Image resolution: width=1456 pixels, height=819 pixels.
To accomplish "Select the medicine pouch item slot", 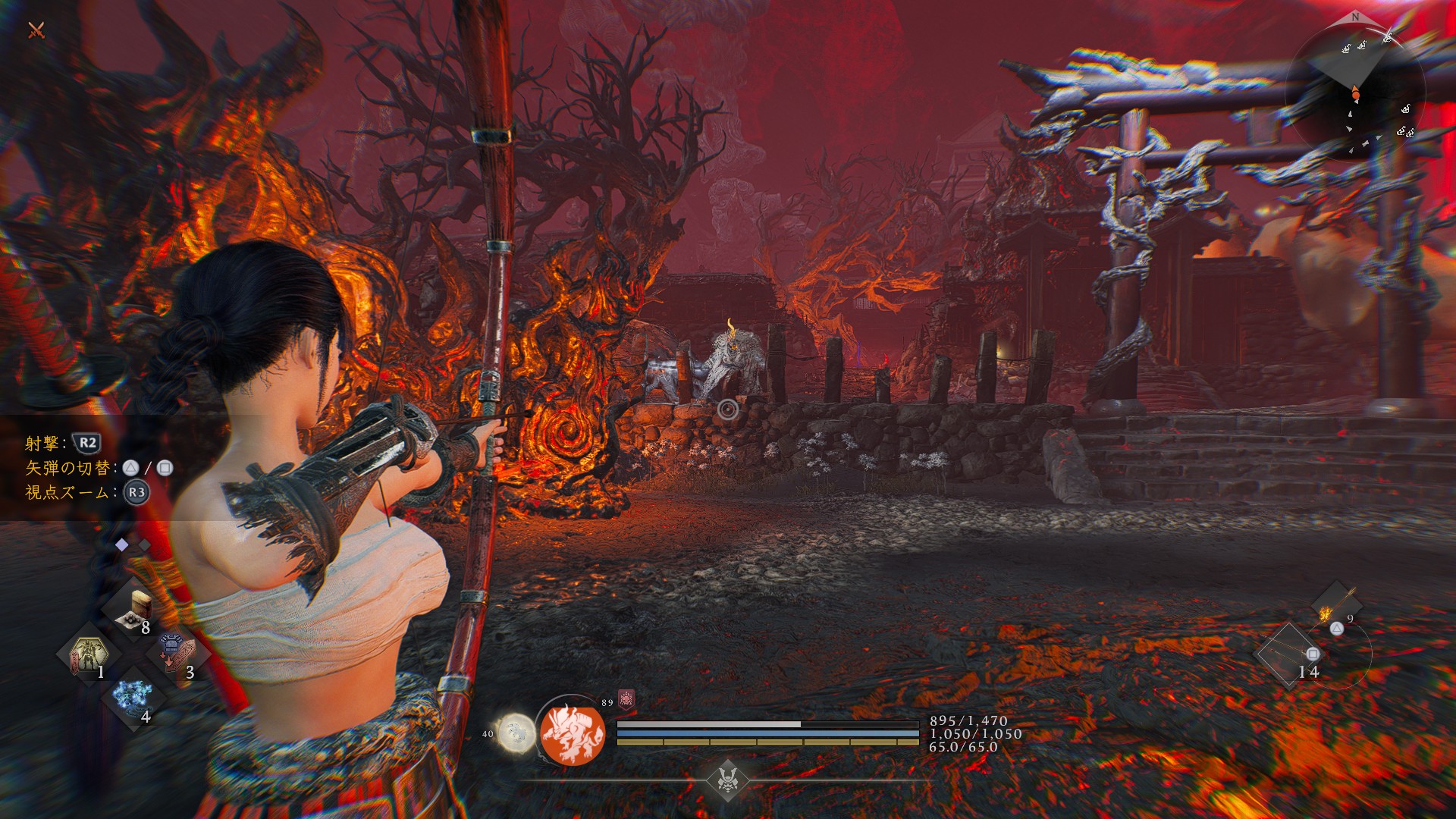I will (x=135, y=610).
